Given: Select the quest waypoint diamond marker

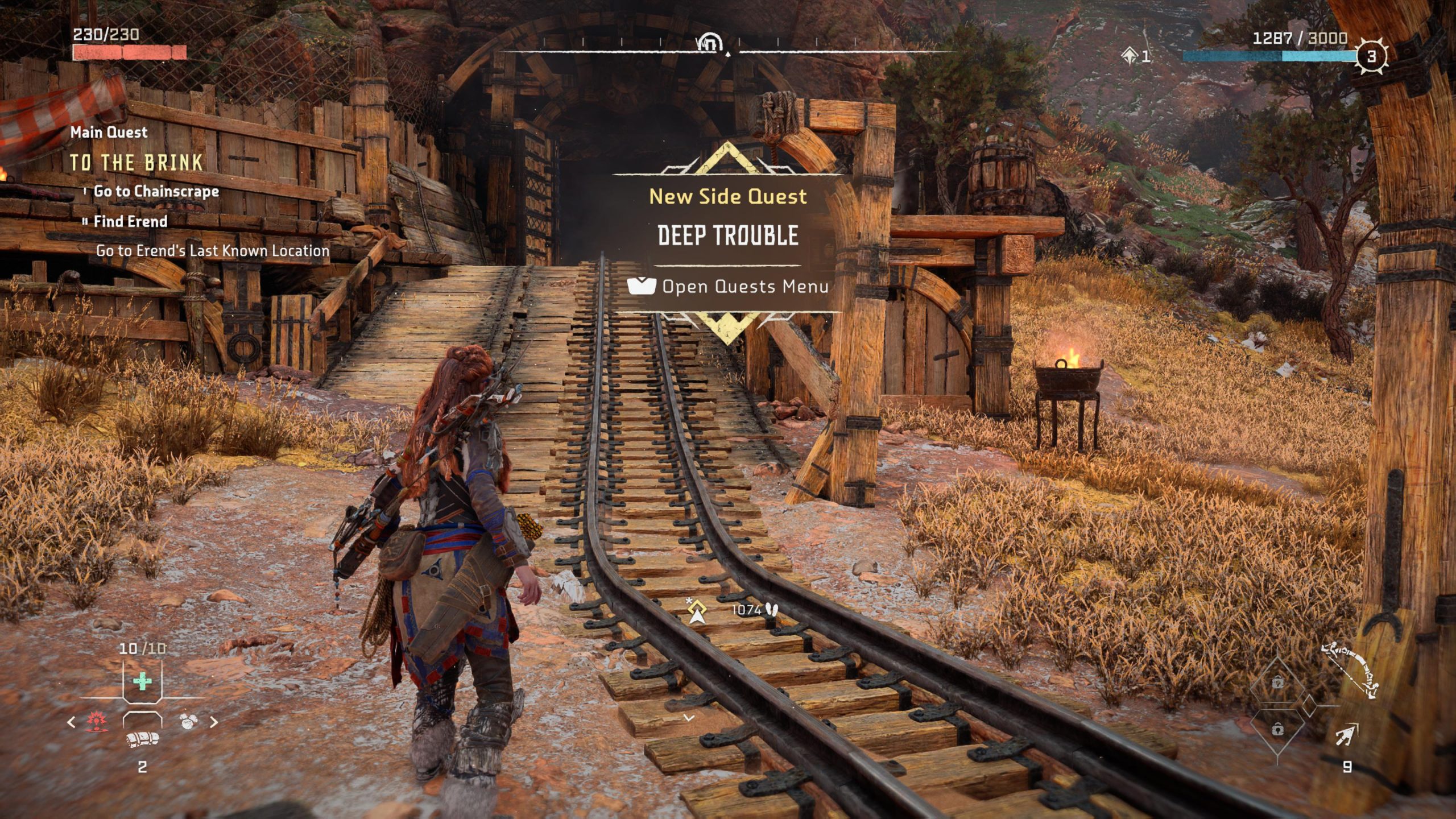Looking at the screenshot, I should (697, 611).
